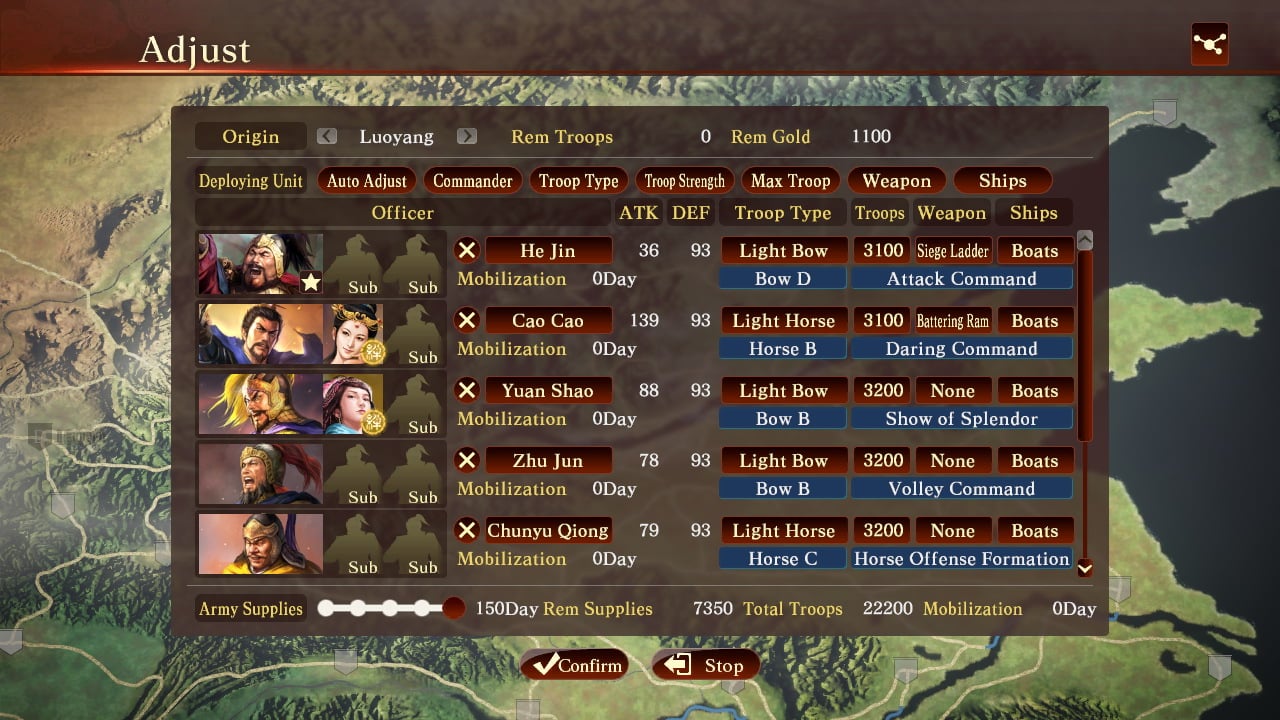Change Cao Cao's Battering Ram weapon

tap(952, 320)
